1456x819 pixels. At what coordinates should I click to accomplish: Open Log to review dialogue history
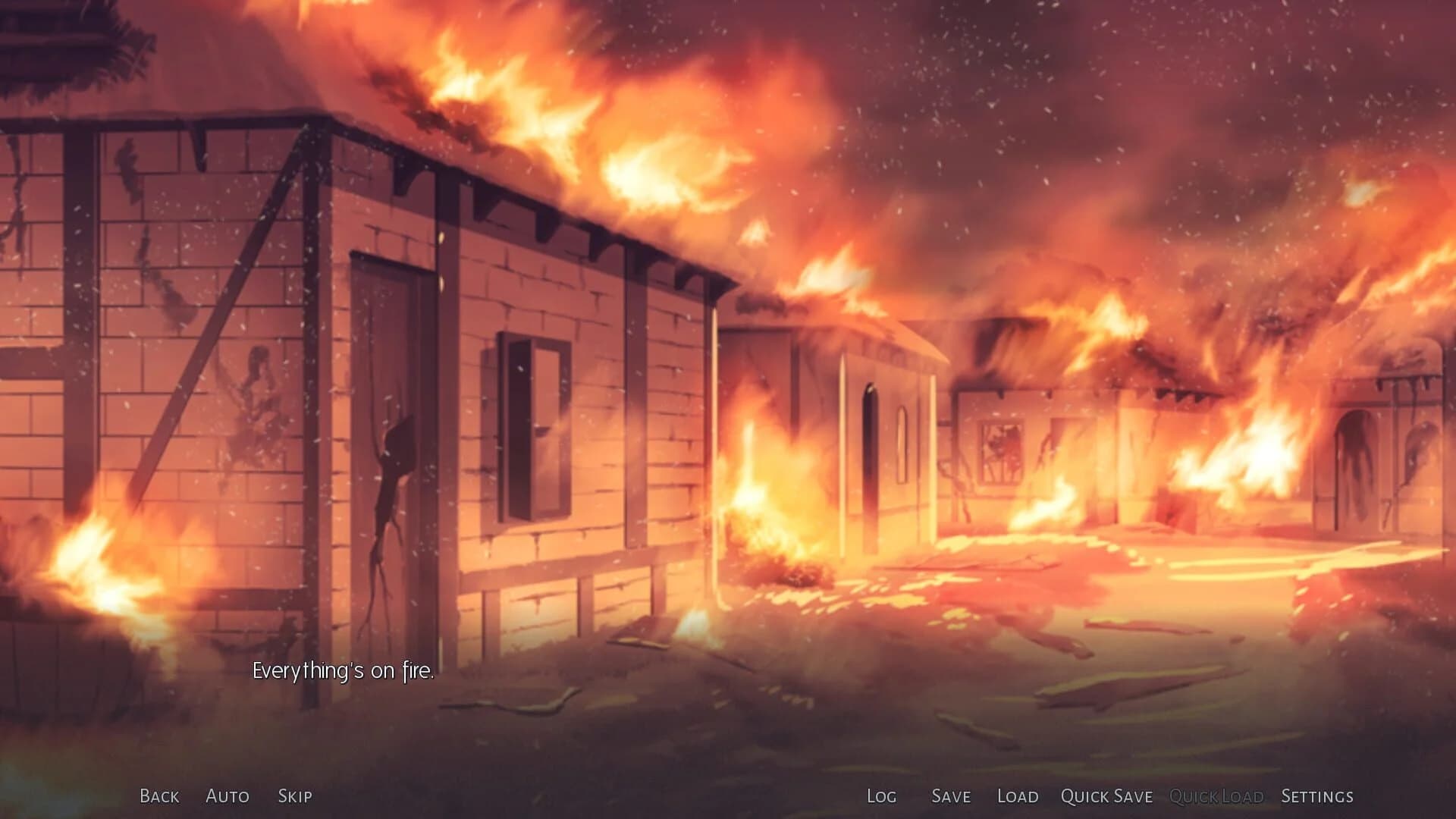881,796
